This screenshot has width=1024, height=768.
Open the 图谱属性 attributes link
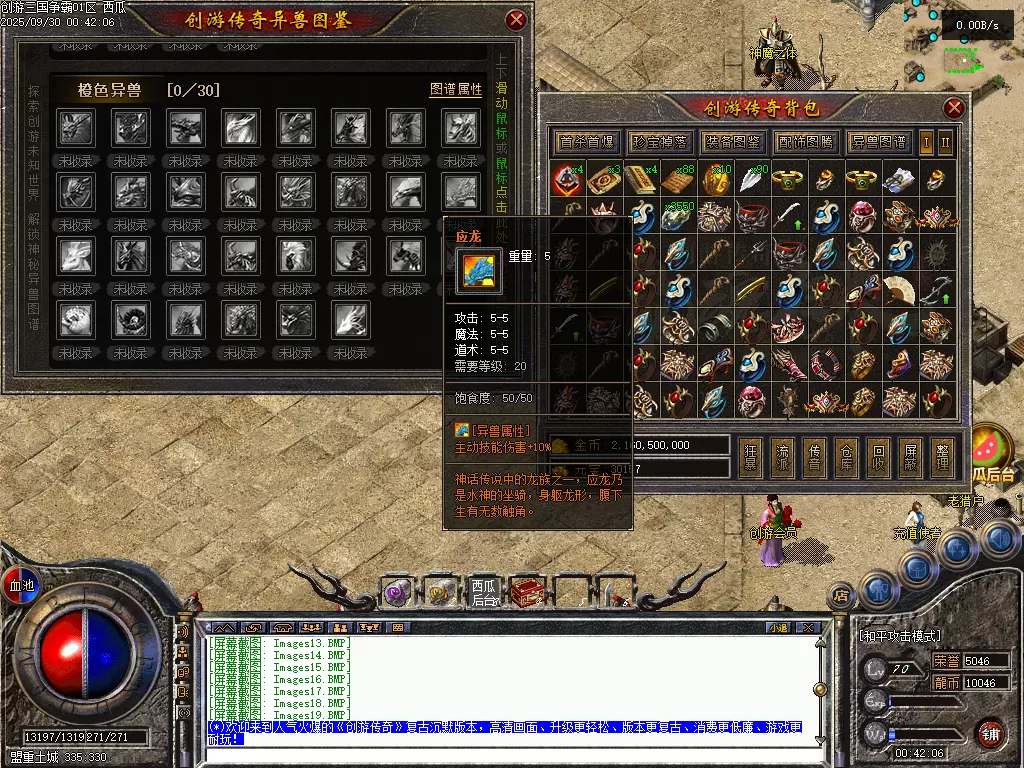456,89
